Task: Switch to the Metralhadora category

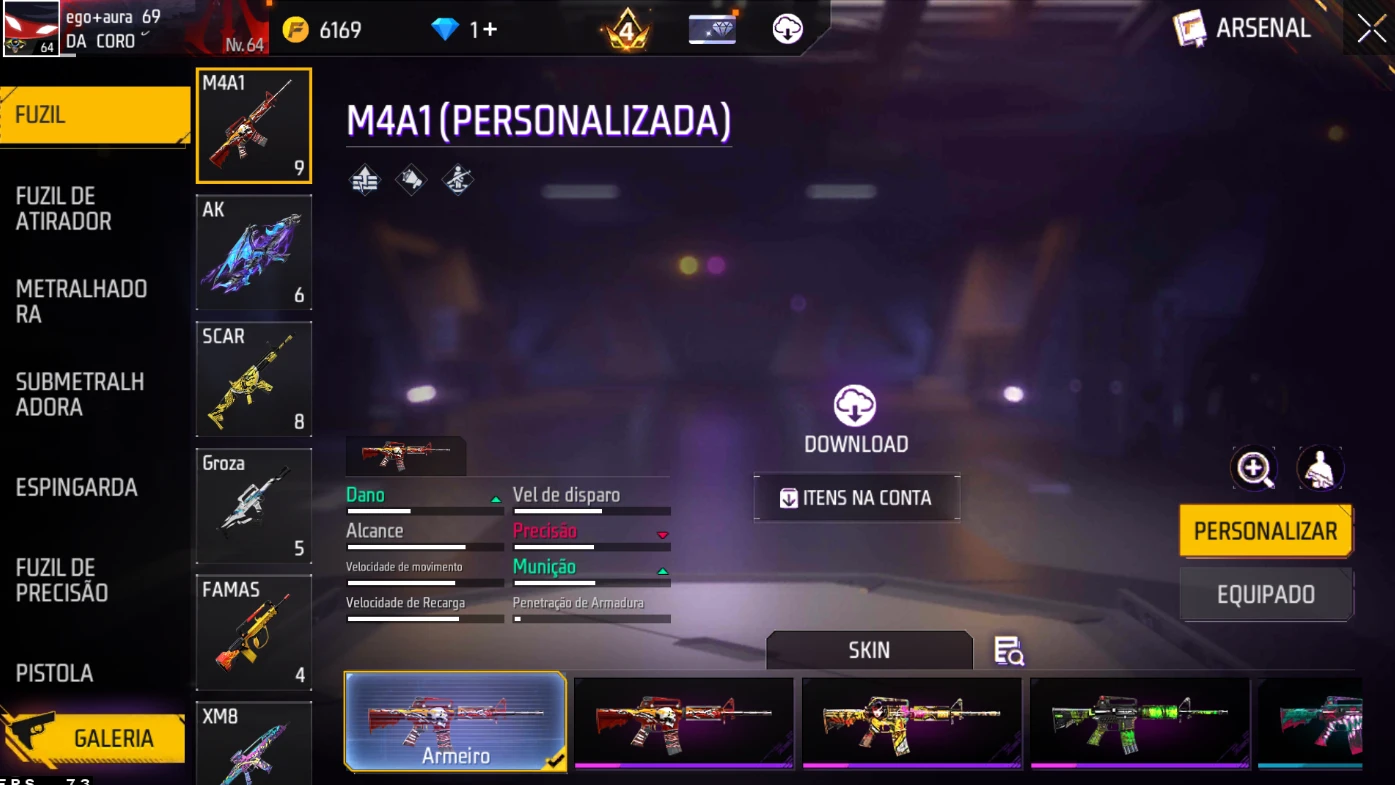Action: pyautogui.click(x=82, y=301)
